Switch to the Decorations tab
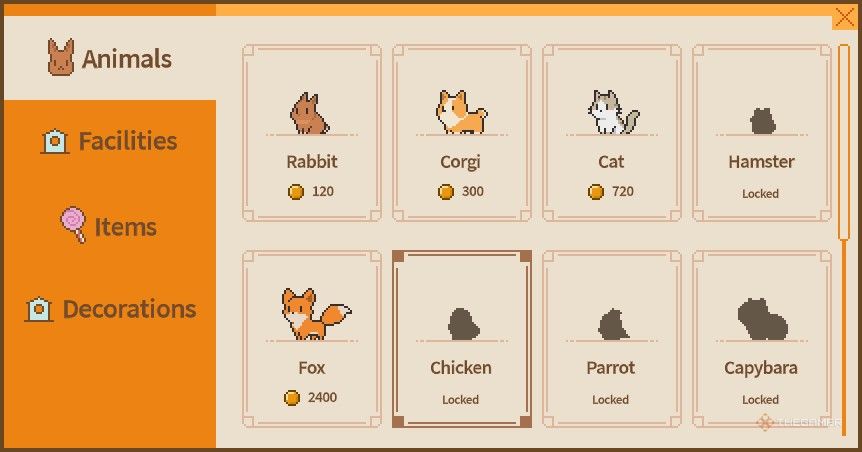The width and height of the screenshot is (862, 452). click(x=109, y=309)
